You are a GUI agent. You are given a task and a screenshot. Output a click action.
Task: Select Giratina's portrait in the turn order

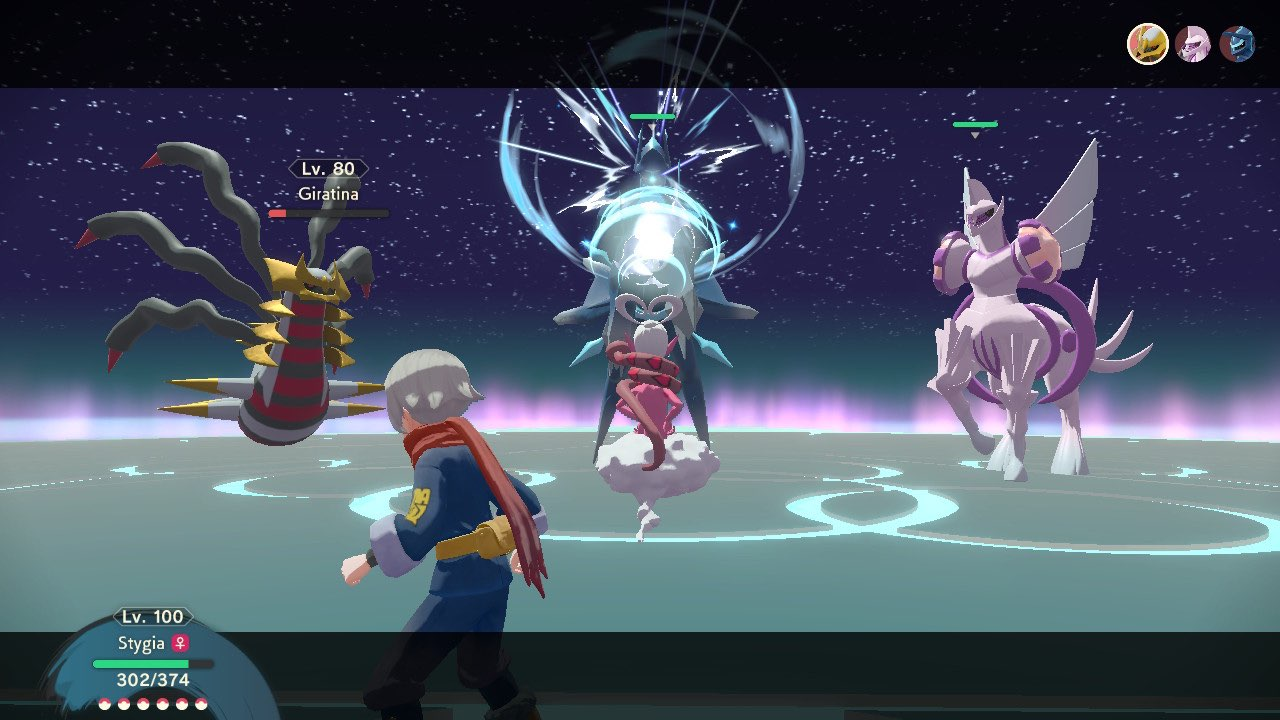click(x=1148, y=44)
